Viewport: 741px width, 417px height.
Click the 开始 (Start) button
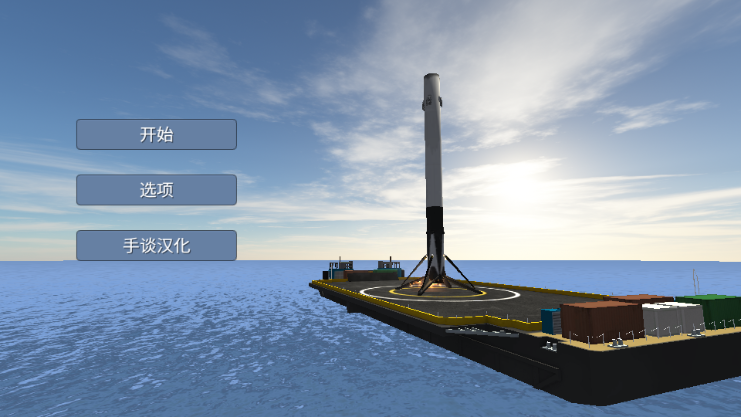coord(156,135)
